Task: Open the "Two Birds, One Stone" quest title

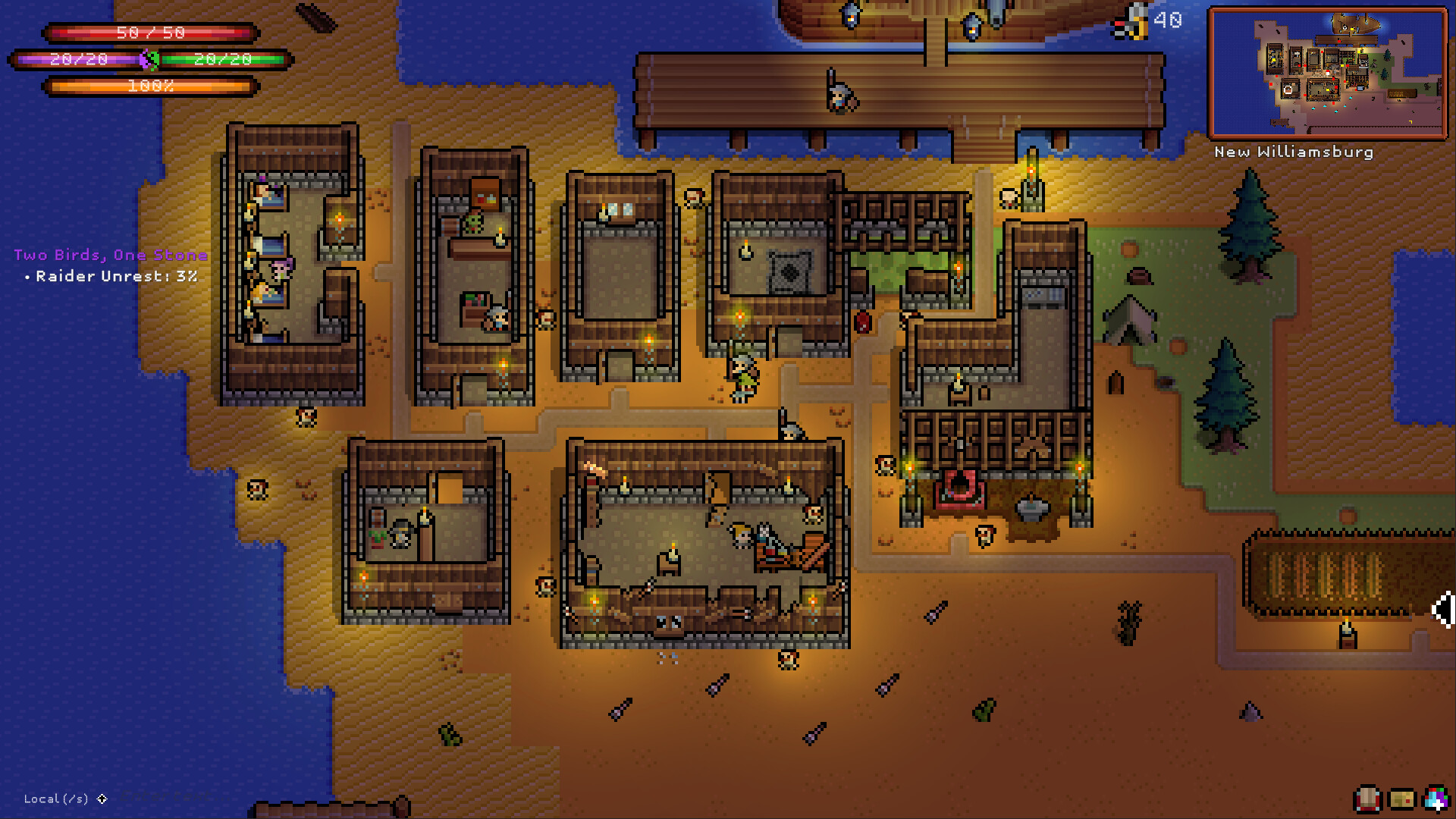Action: pyautogui.click(x=111, y=256)
